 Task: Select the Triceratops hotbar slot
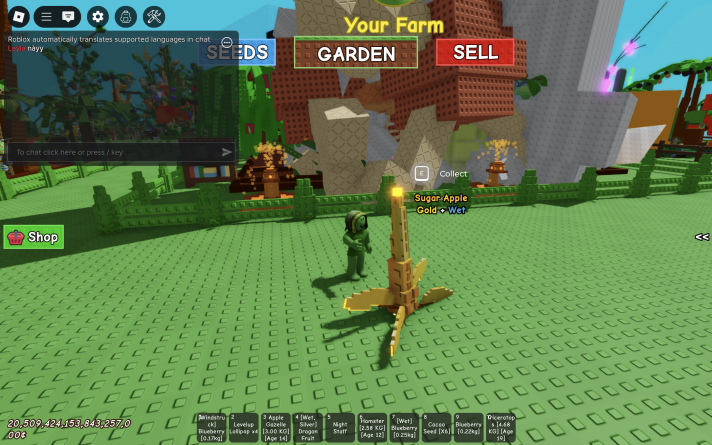coord(500,427)
